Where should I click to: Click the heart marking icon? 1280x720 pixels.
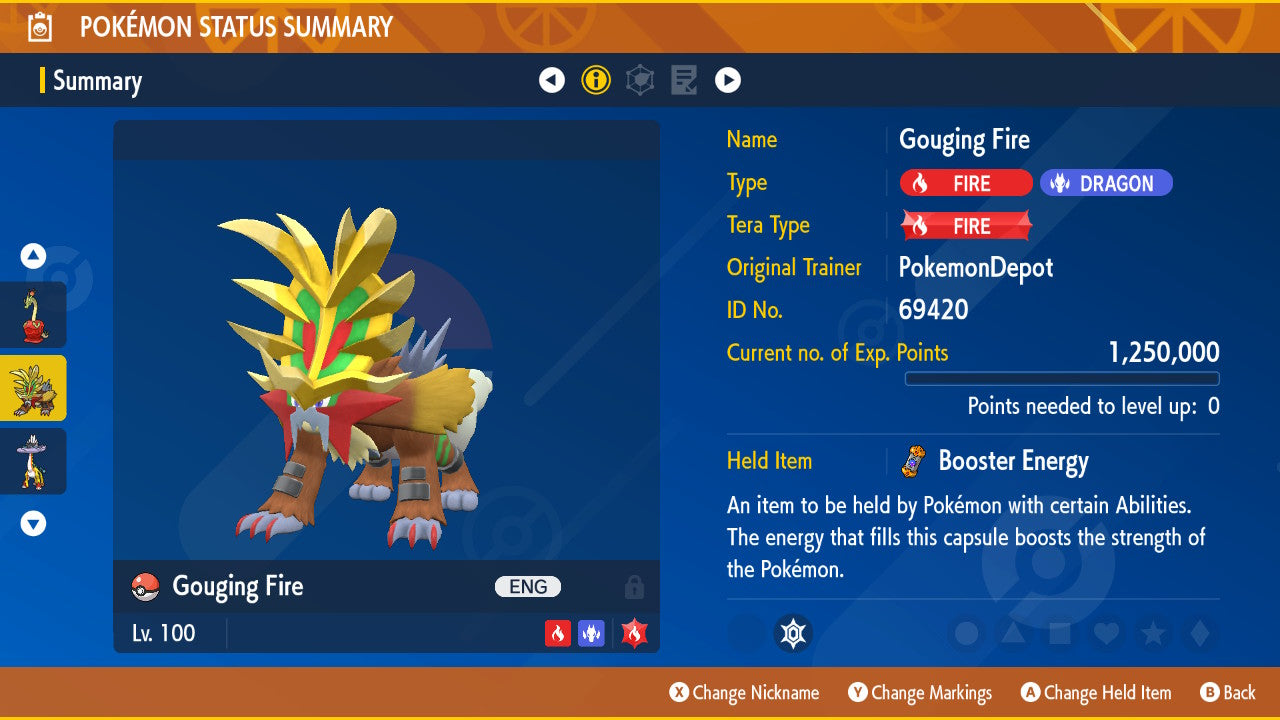pos(1106,633)
